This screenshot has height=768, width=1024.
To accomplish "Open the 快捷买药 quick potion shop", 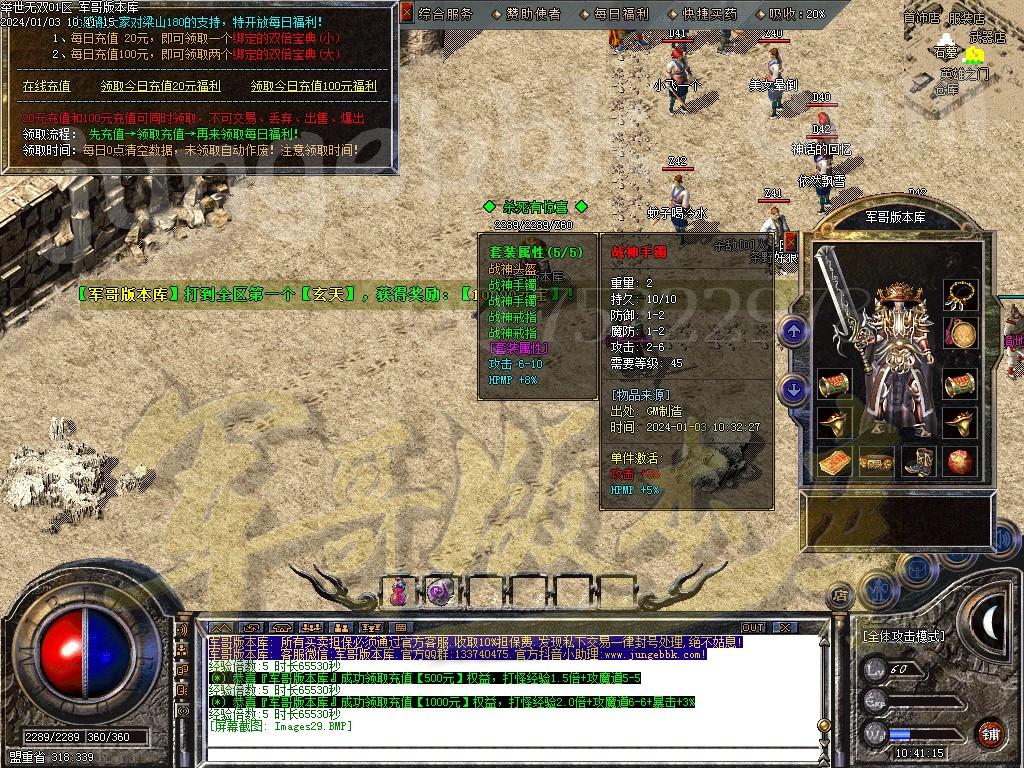I will click(x=703, y=14).
